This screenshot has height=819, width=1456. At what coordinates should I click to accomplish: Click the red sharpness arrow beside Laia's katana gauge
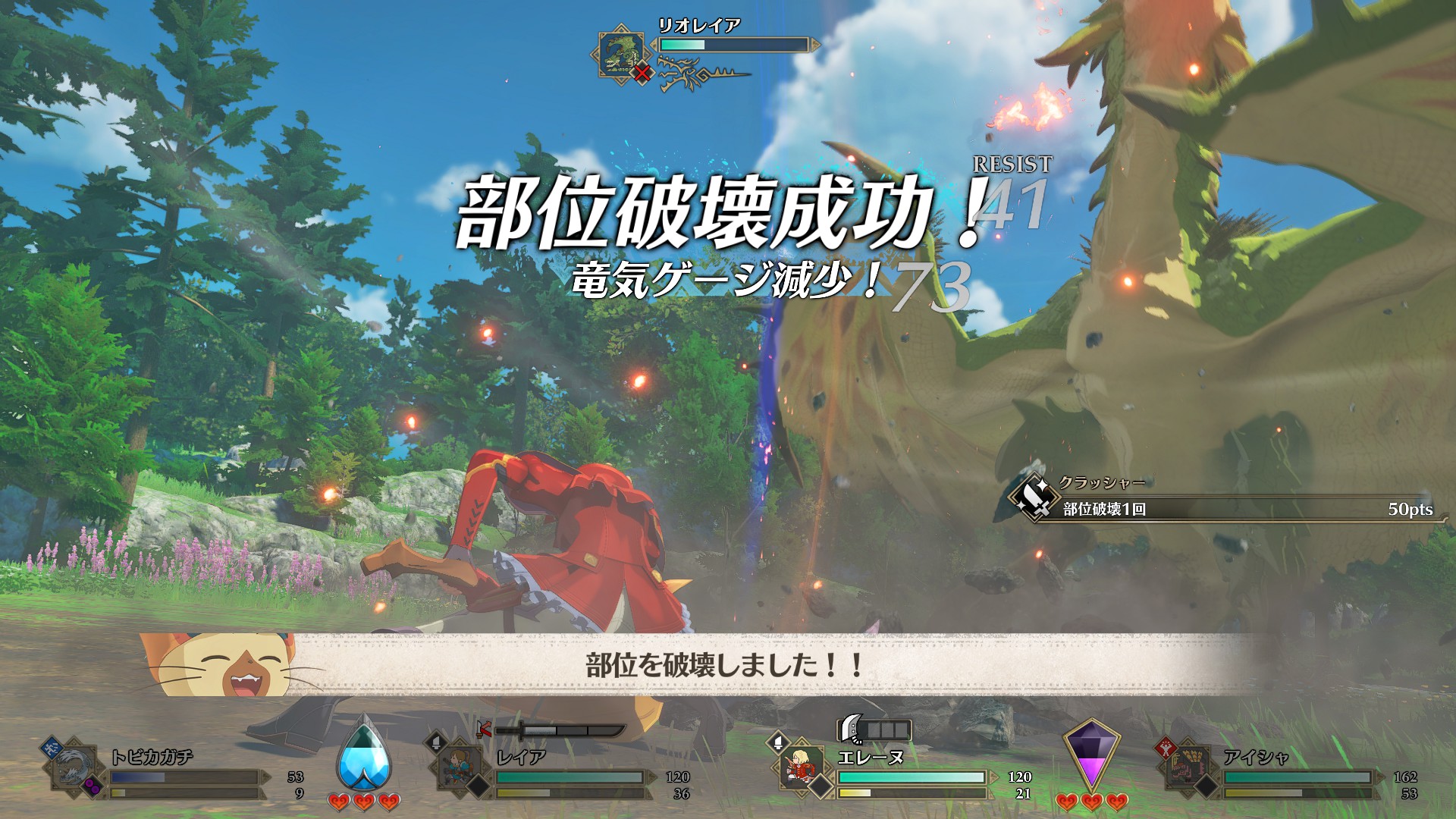pos(484,730)
